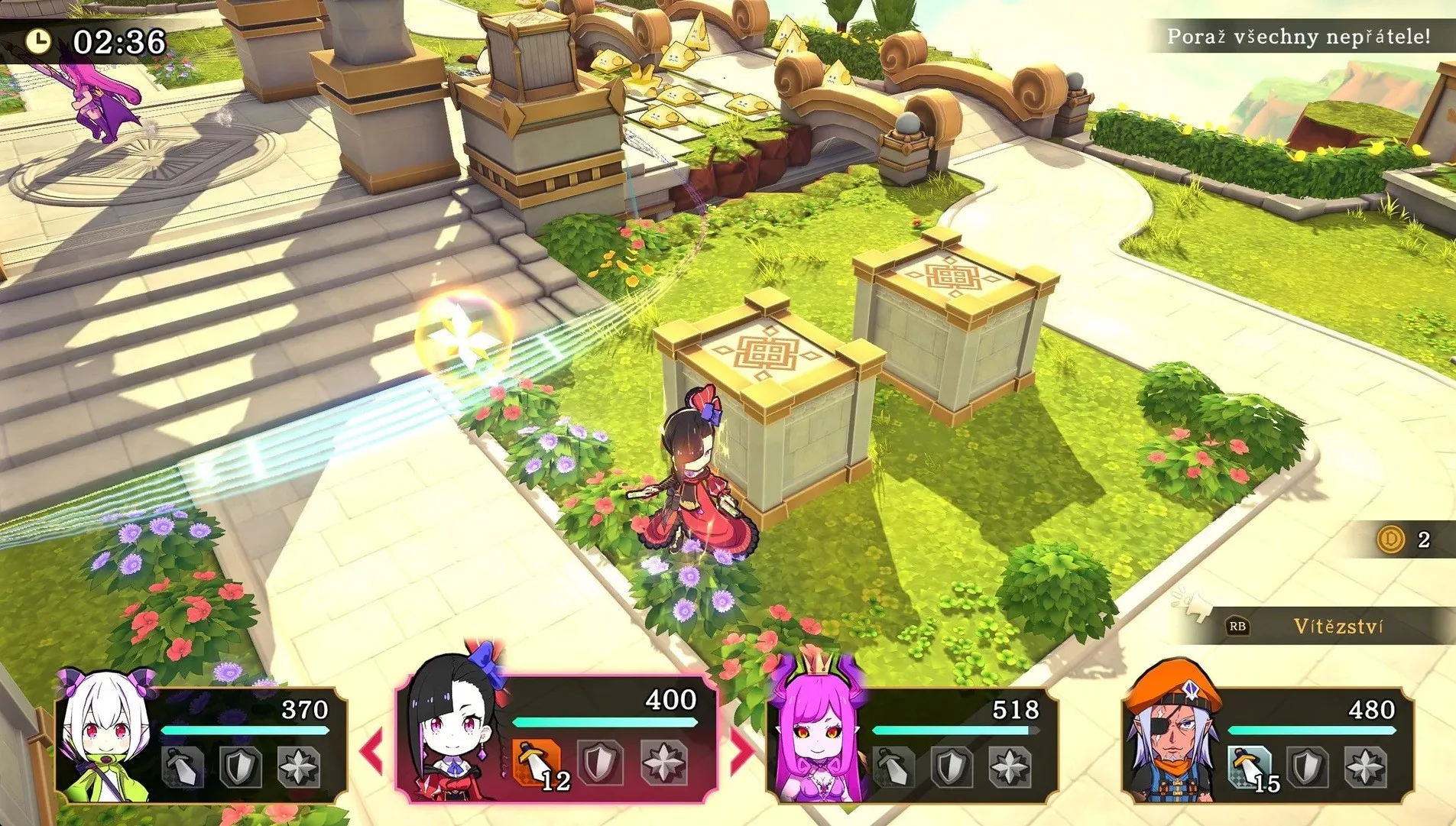Click the orange sword icon showing 12

pos(539,763)
